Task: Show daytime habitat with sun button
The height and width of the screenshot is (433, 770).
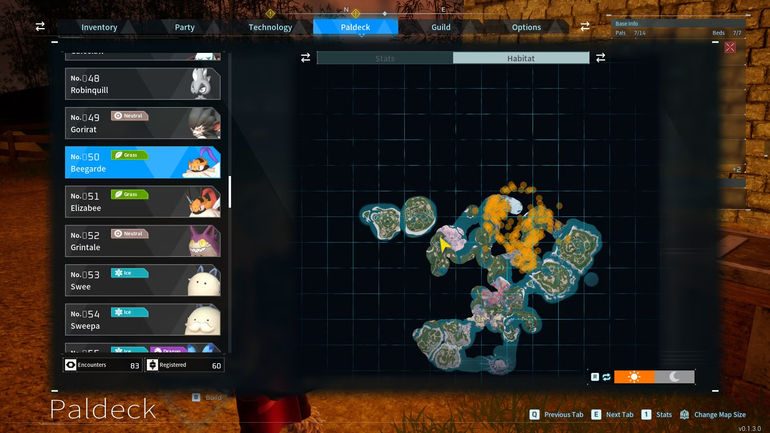Action: pyautogui.click(x=634, y=377)
